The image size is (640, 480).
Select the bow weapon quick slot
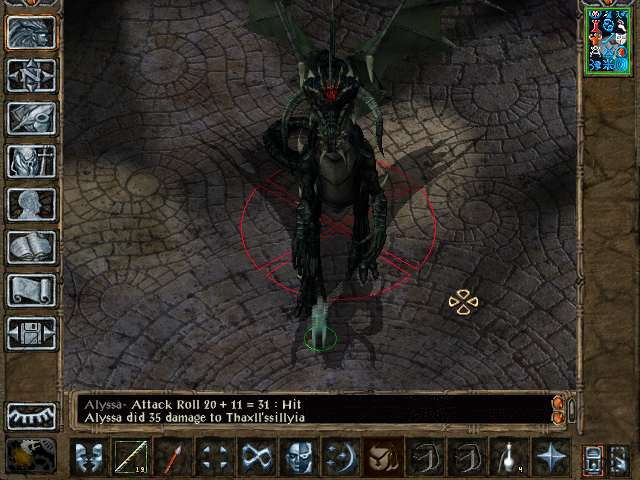pos(130,458)
